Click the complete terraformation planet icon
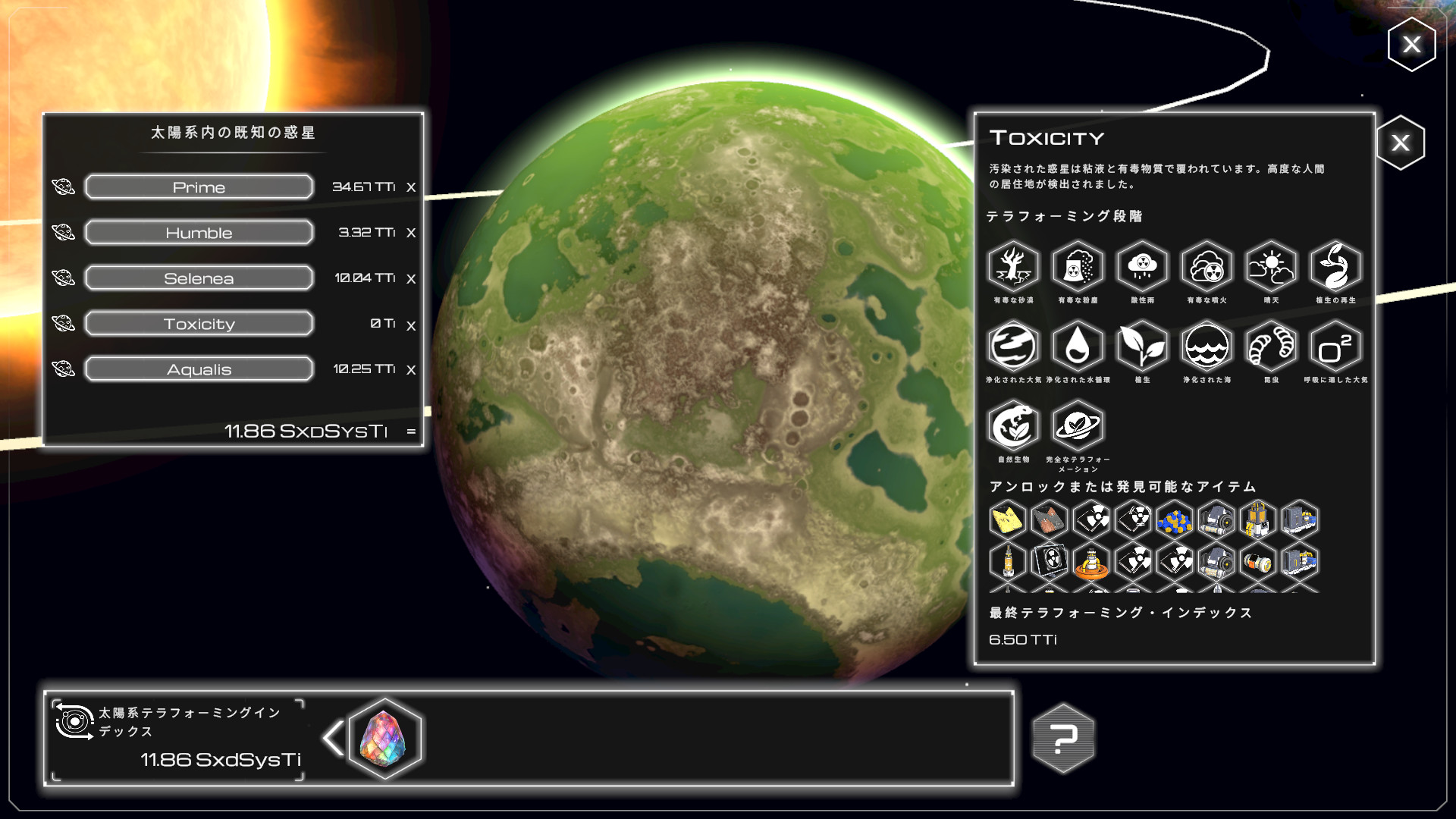Image resolution: width=1456 pixels, height=819 pixels. pyautogui.click(x=1078, y=426)
